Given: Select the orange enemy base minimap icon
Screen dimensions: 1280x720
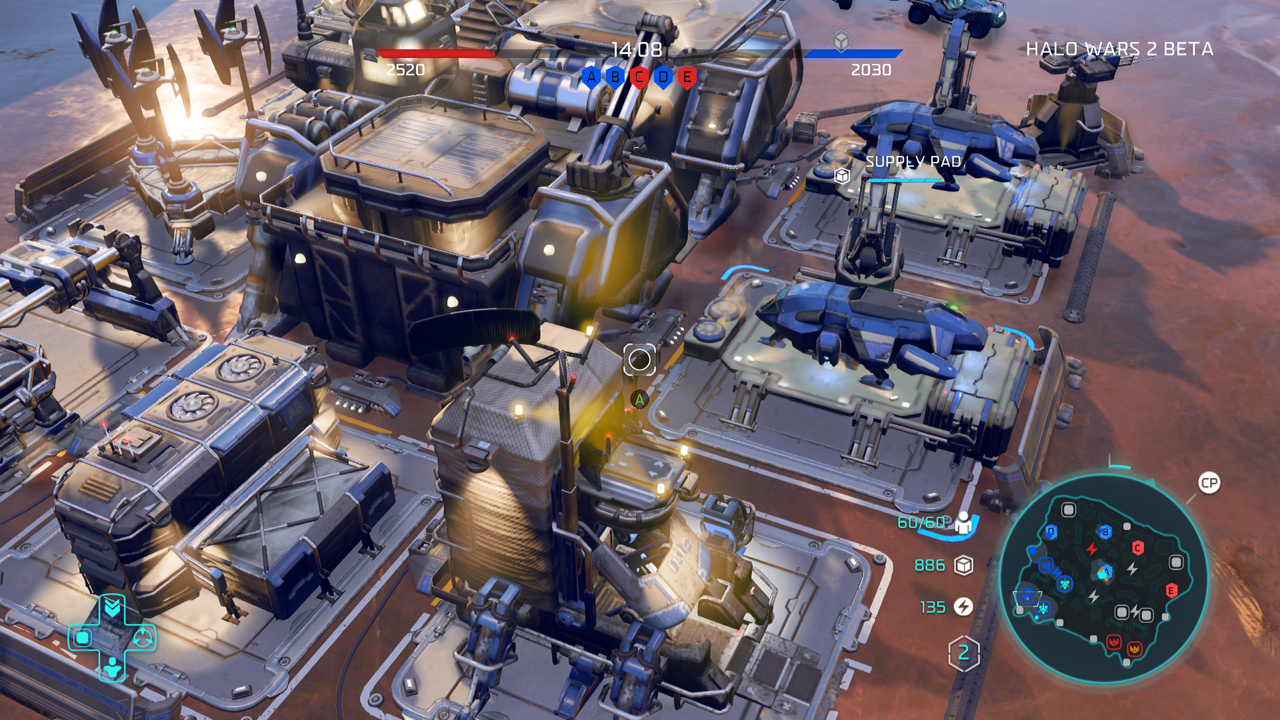Looking at the screenshot, I should (x=1135, y=649).
